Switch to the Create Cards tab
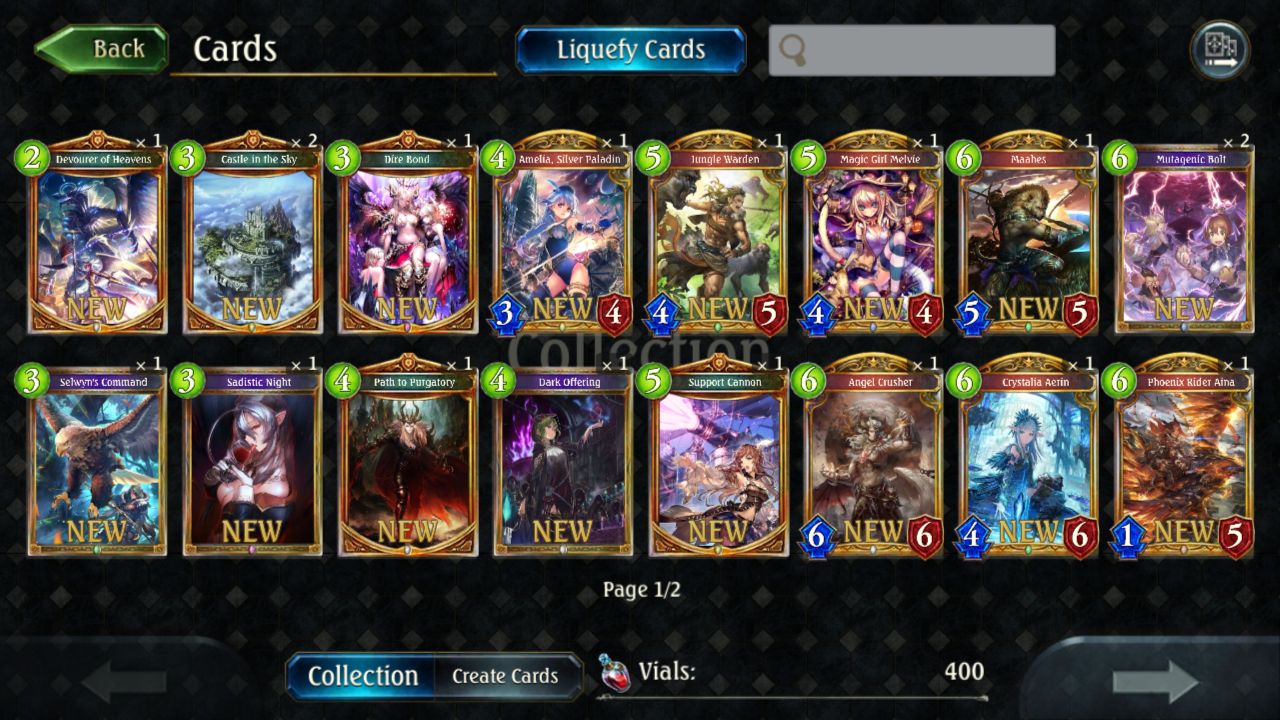Viewport: 1280px width, 720px height. coord(505,676)
